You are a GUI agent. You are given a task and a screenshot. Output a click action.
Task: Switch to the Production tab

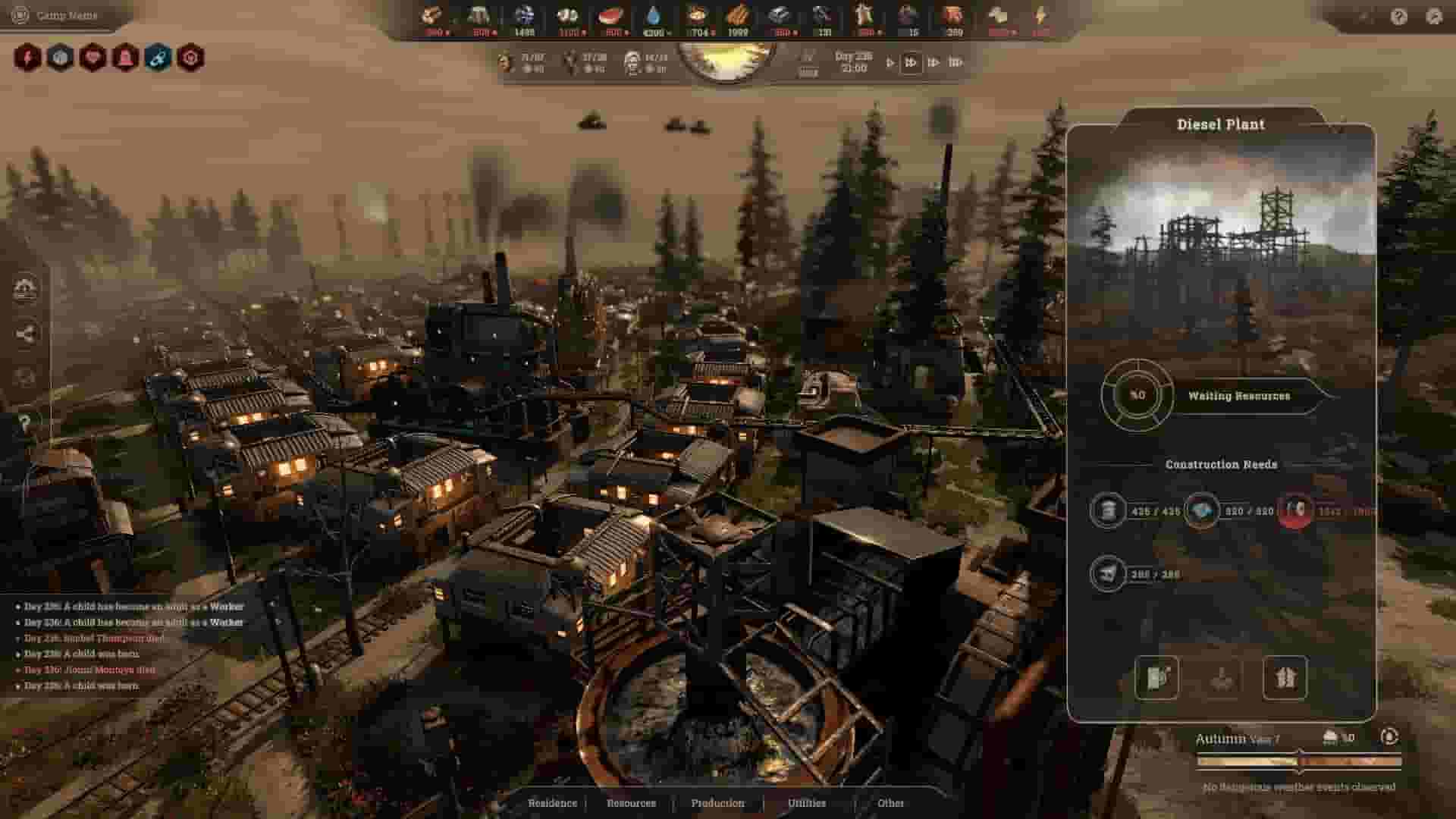[717, 802]
